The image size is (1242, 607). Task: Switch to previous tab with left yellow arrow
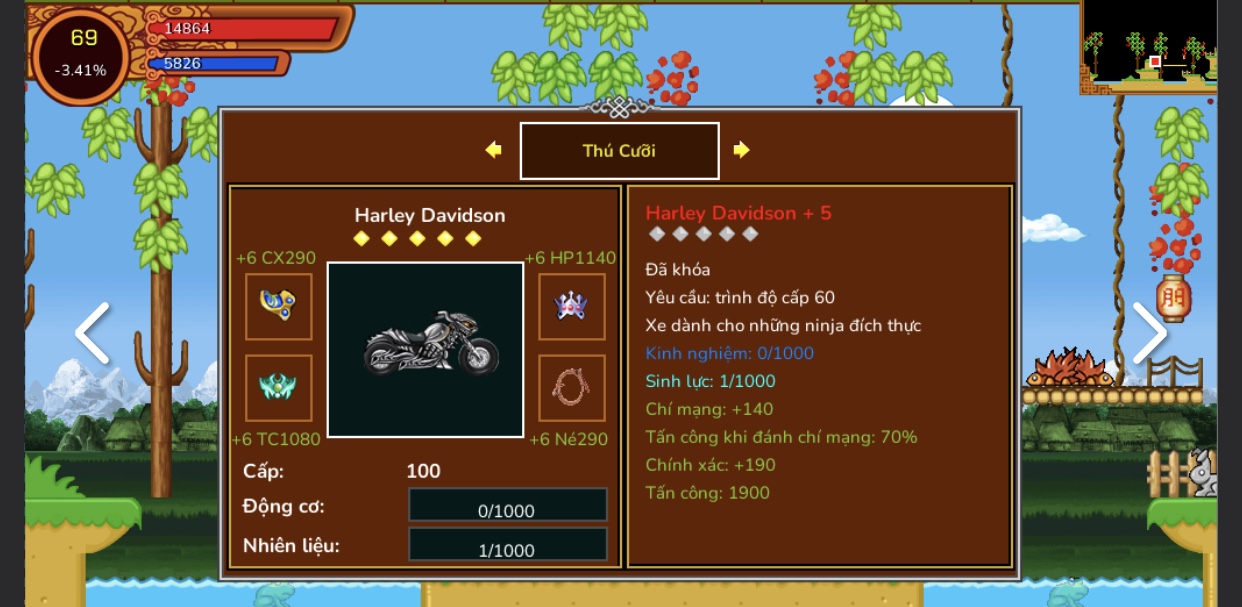pyautogui.click(x=493, y=150)
